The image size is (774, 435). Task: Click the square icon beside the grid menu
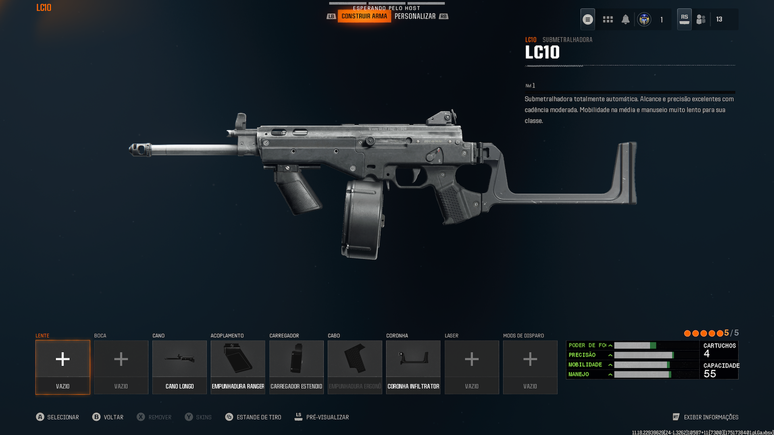click(x=588, y=19)
